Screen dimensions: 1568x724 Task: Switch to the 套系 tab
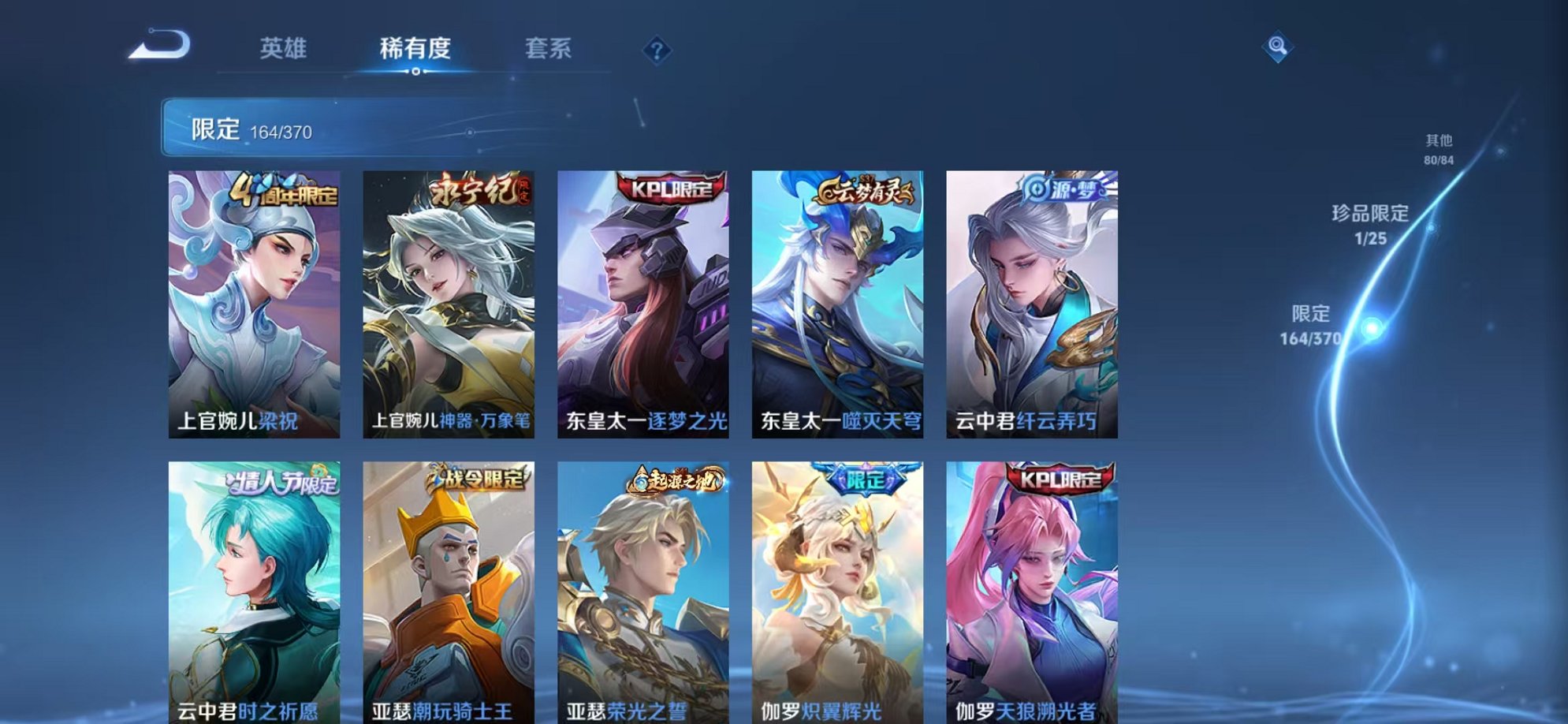[549, 49]
